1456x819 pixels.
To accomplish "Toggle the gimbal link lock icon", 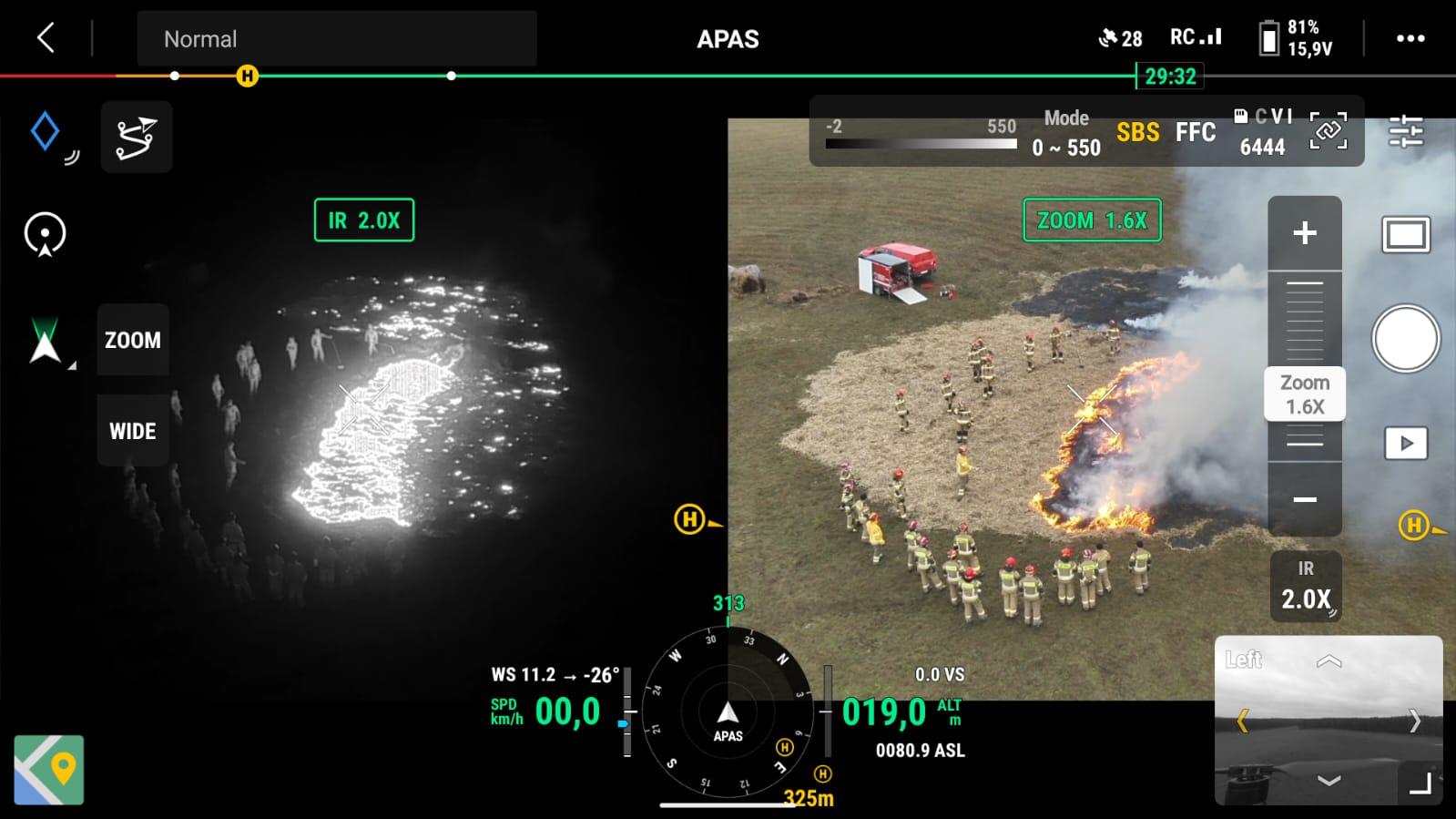I will (x=1328, y=131).
